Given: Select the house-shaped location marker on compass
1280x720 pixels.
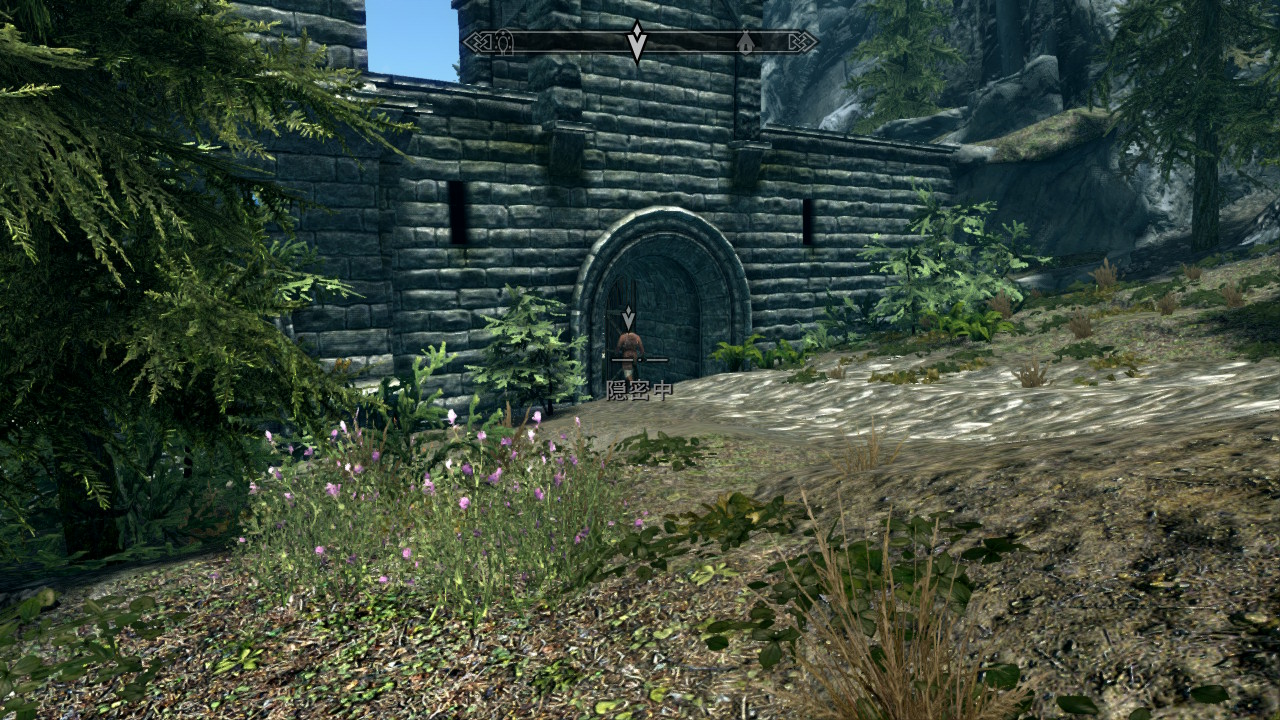Looking at the screenshot, I should 745,42.
